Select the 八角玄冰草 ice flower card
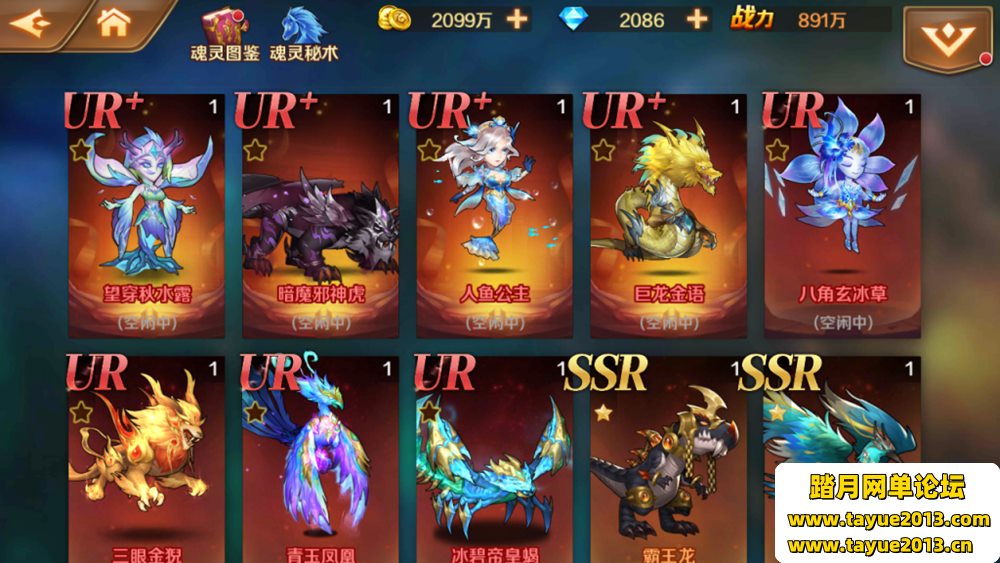This screenshot has width=1000, height=563. tap(842, 215)
